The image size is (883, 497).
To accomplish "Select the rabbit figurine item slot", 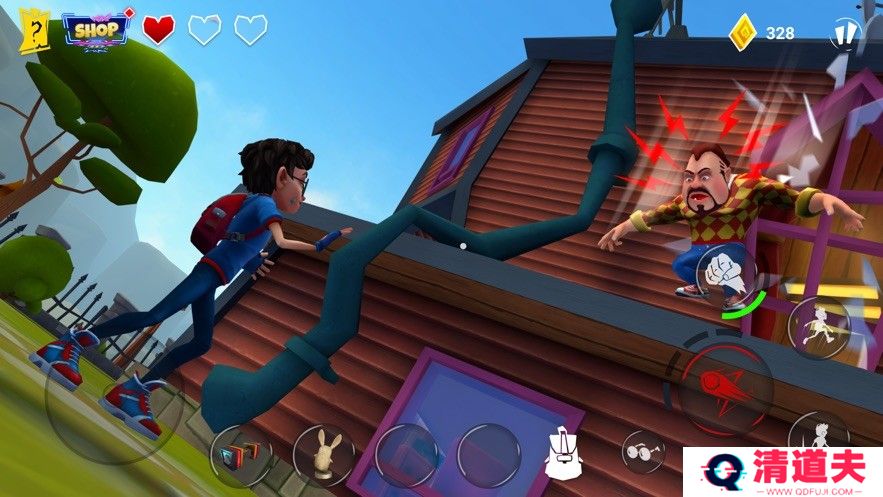I will [323, 455].
